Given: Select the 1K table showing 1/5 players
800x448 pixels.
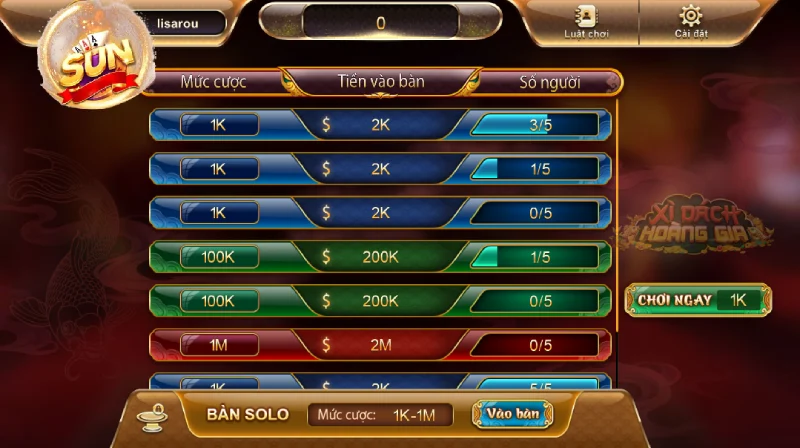Looking at the screenshot, I should coord(380,169).
